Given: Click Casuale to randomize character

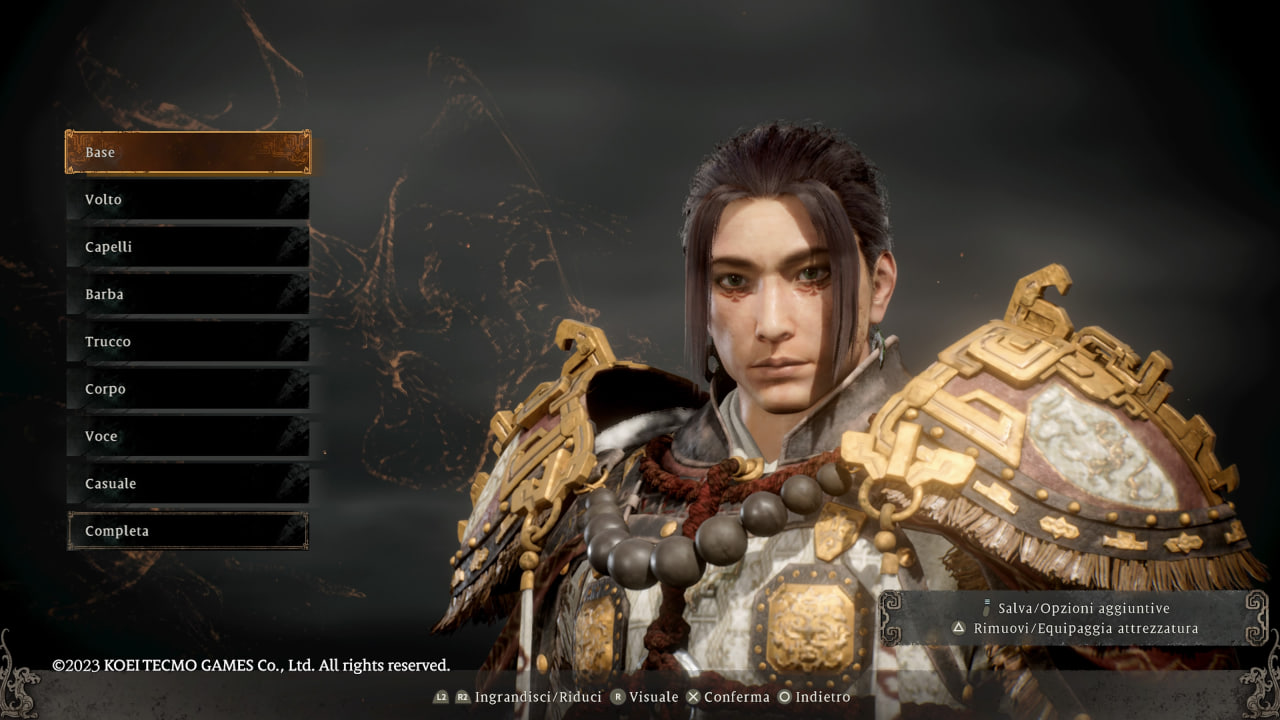Looking at the screenshot, I should click(188, 483).
